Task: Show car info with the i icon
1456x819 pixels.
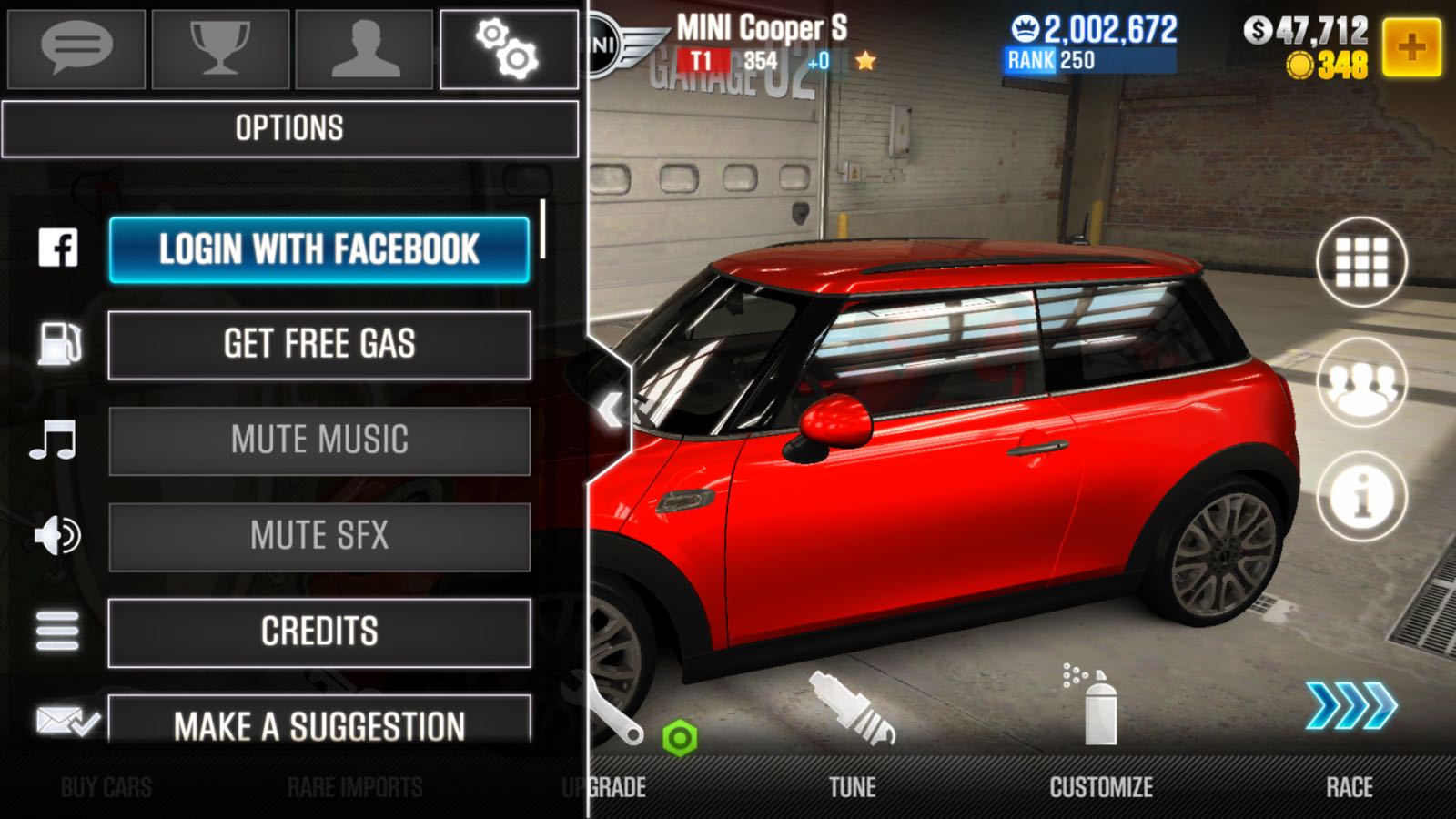Action: pyautogui.click(x=1361, y=497)
